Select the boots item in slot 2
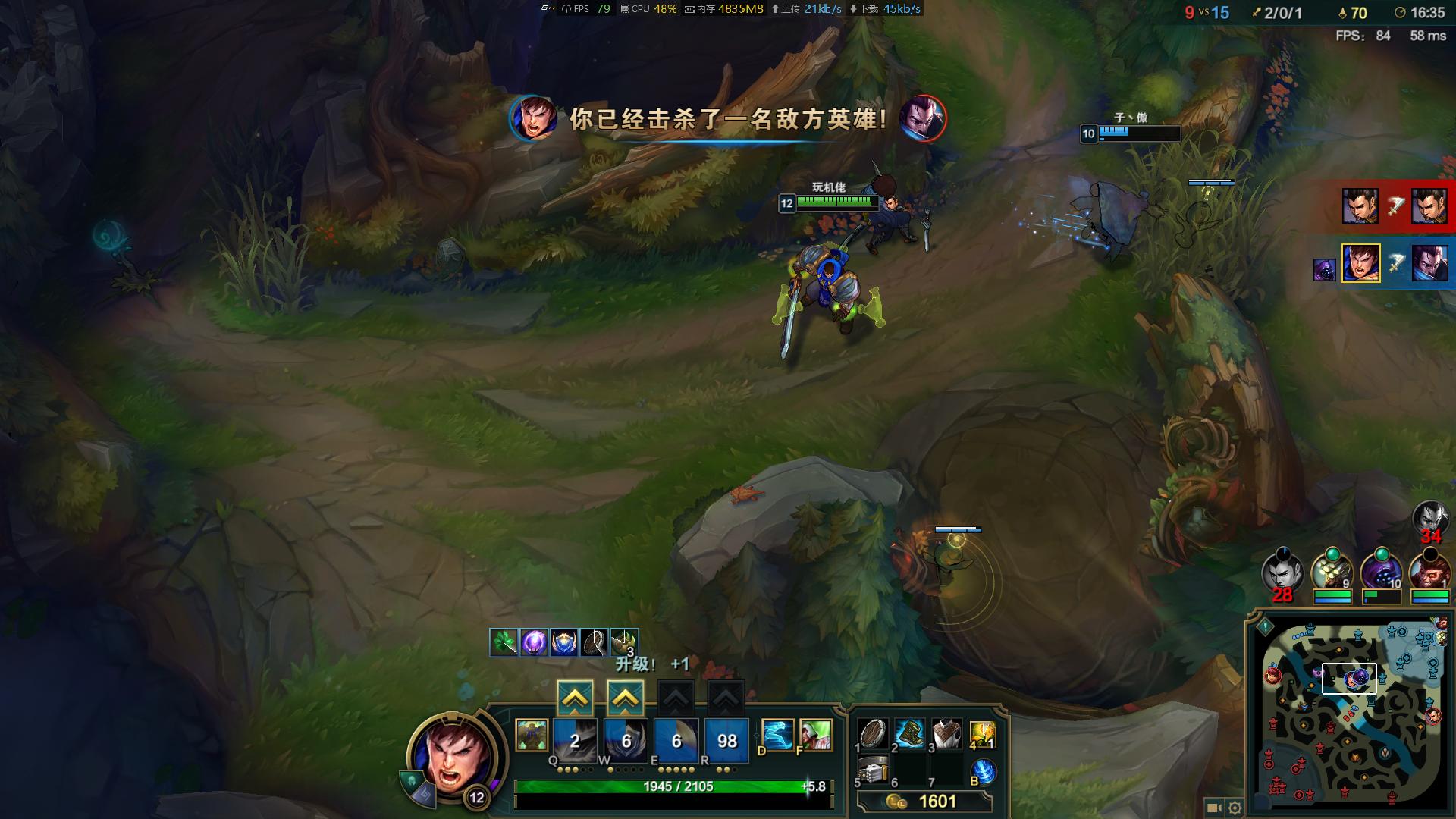Screen dimensions: 1456x819 (x=909, y=733)
